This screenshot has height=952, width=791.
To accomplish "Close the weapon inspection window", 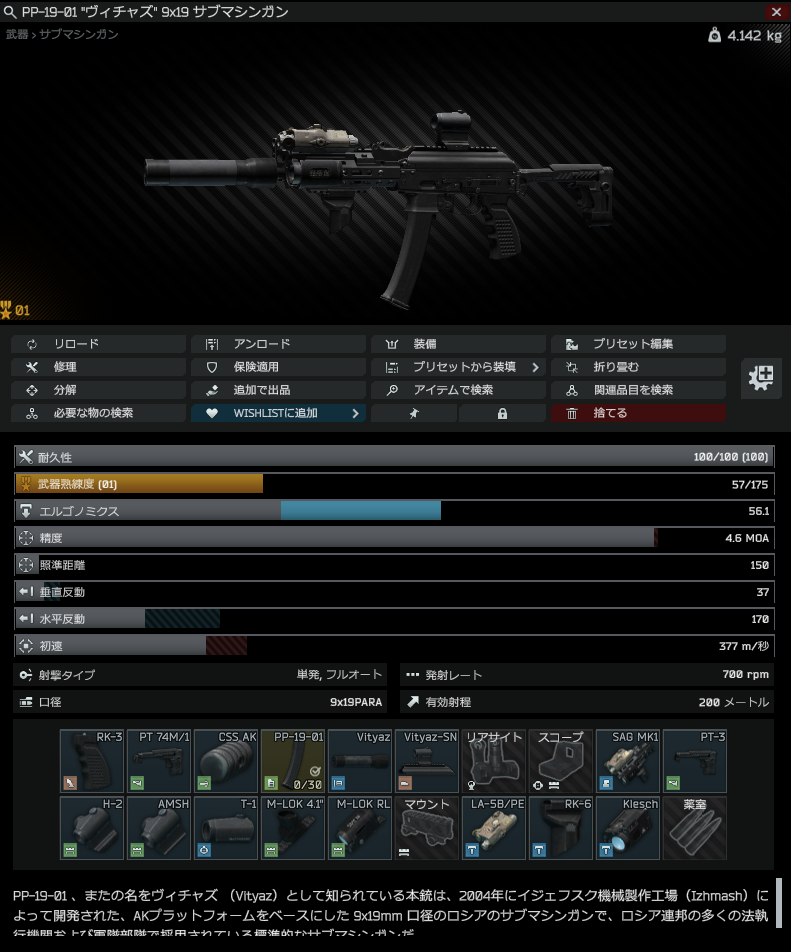I will click(x=776, y=11).
